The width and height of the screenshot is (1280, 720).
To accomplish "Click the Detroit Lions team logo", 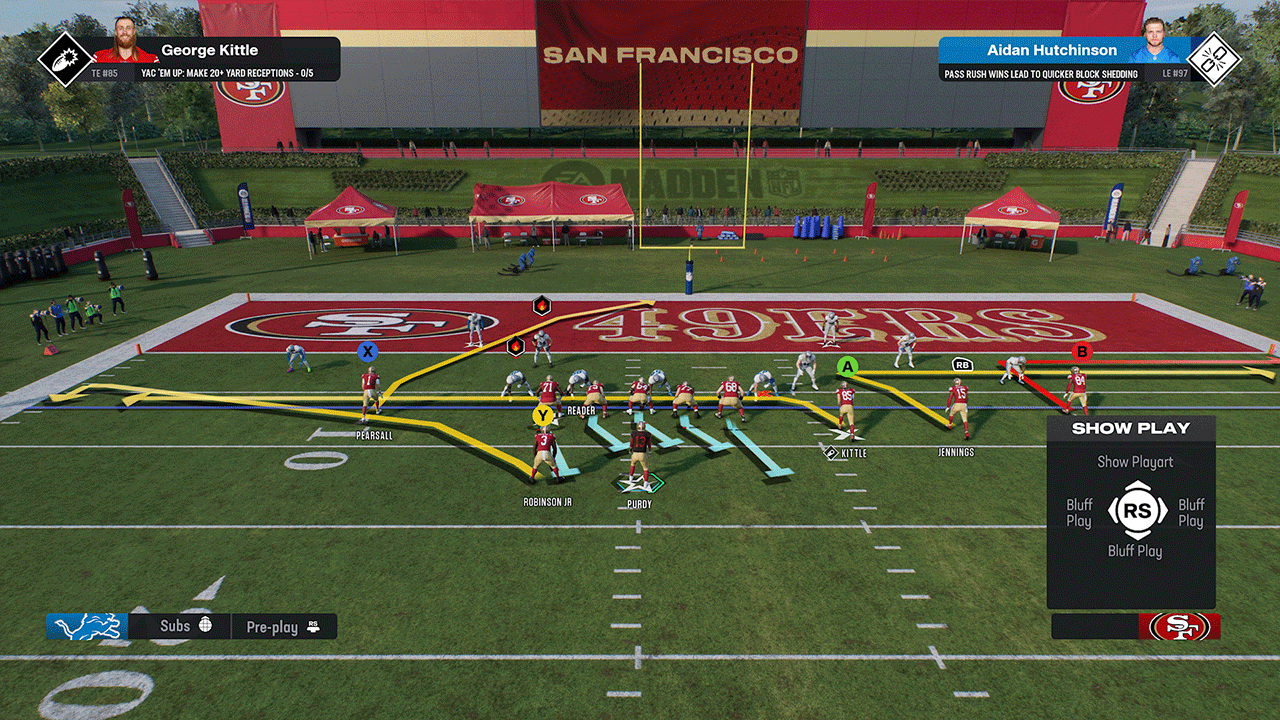I will click(x=87, y=627).
